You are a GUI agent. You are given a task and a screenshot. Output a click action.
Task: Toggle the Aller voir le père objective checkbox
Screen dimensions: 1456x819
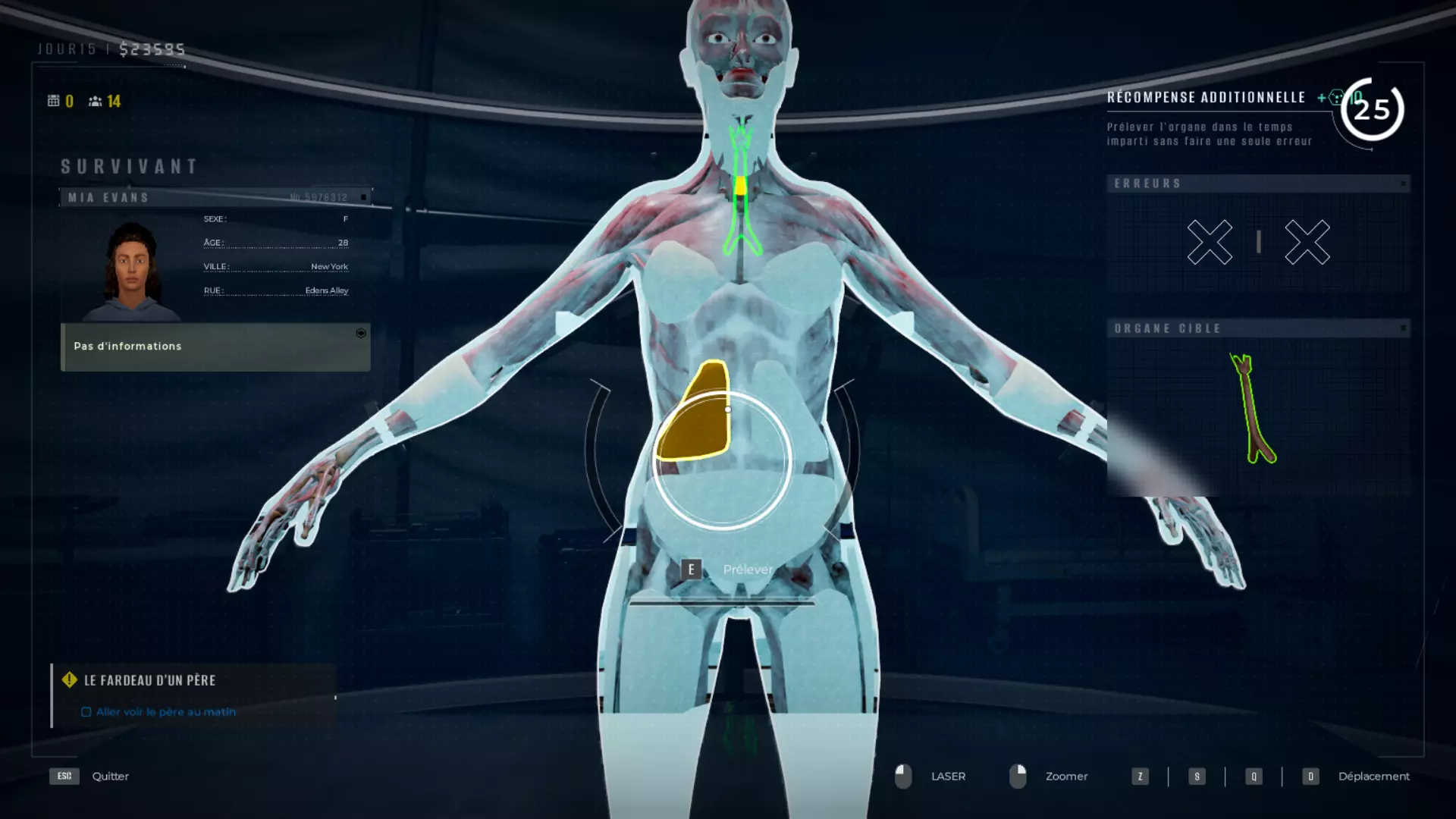click(86, 712)
